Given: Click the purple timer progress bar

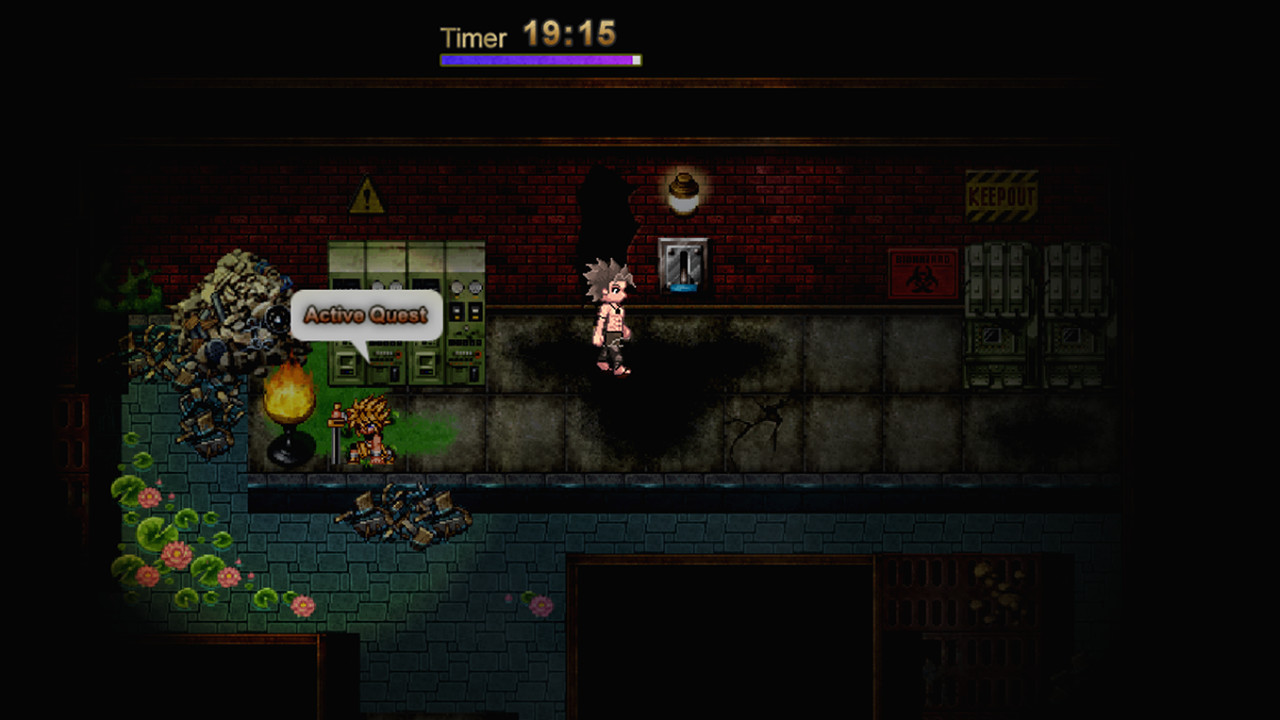Looking at the screenshot, I should point(537,60).
